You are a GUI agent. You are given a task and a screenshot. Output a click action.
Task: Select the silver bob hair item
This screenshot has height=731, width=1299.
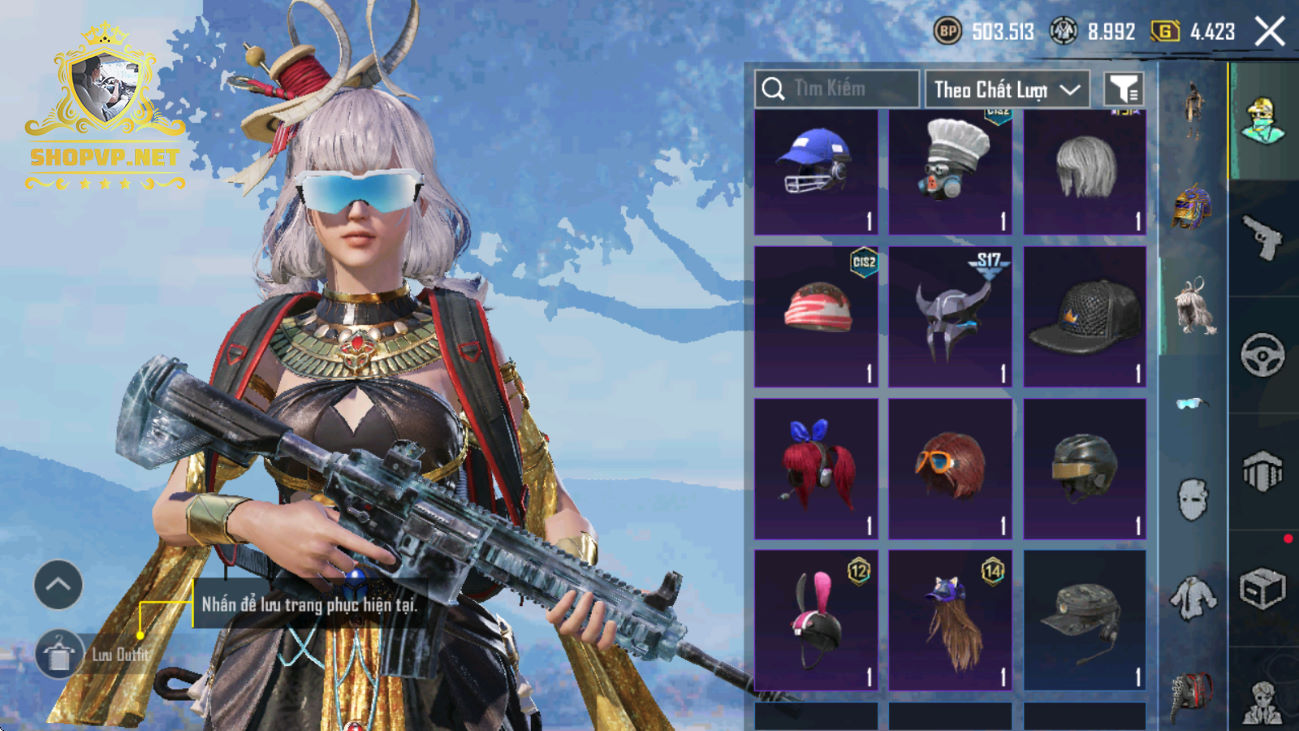point(1085,172)
